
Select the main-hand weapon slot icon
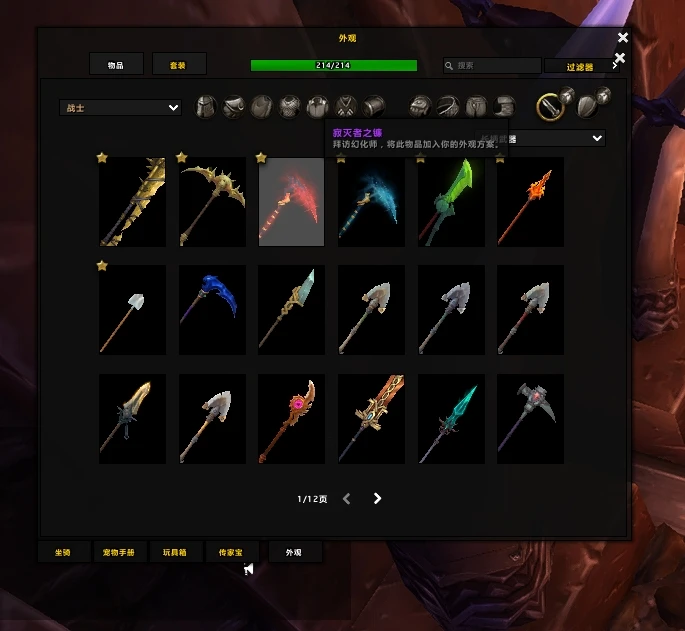[551, 105]
